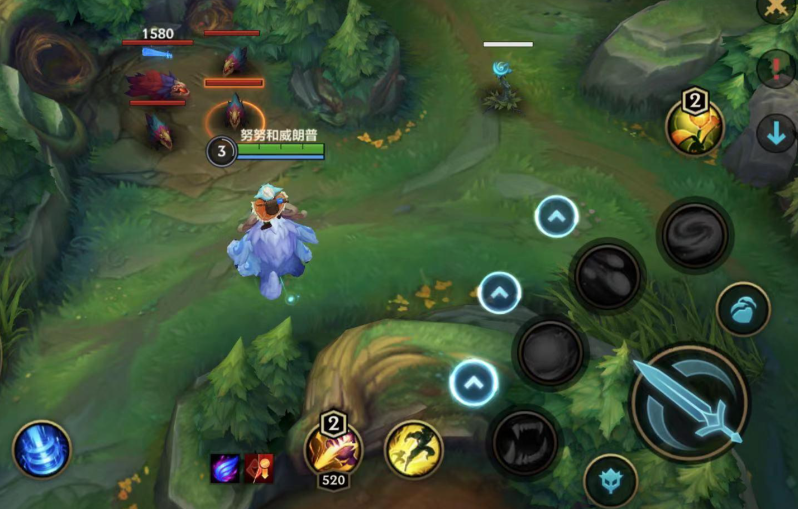Level up the middle ability with its arrow
This screenshot has width=798, height=509.
pyautogui.click(x=500, y=293)
